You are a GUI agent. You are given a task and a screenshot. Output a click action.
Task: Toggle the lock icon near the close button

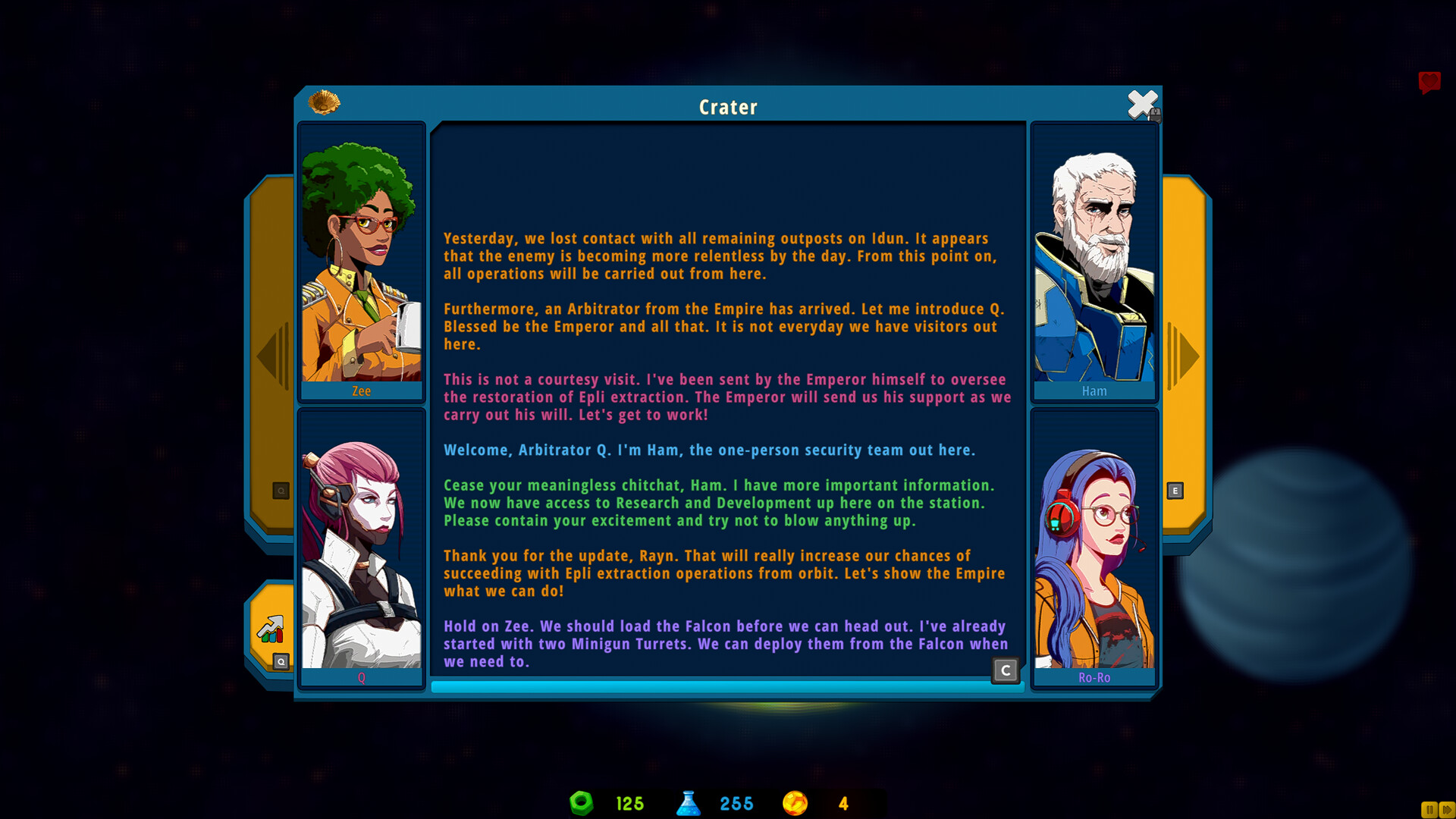[x=1156, y=115]
